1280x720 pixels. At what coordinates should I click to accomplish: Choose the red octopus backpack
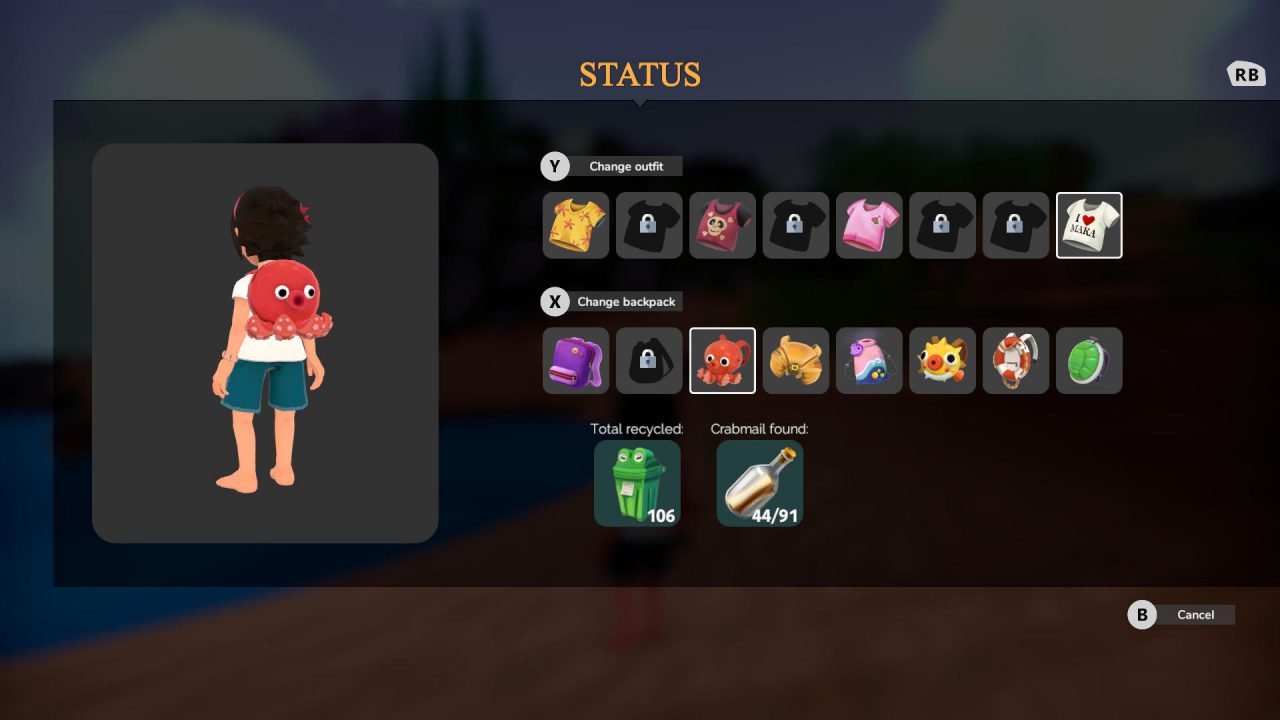click(722, 360)
